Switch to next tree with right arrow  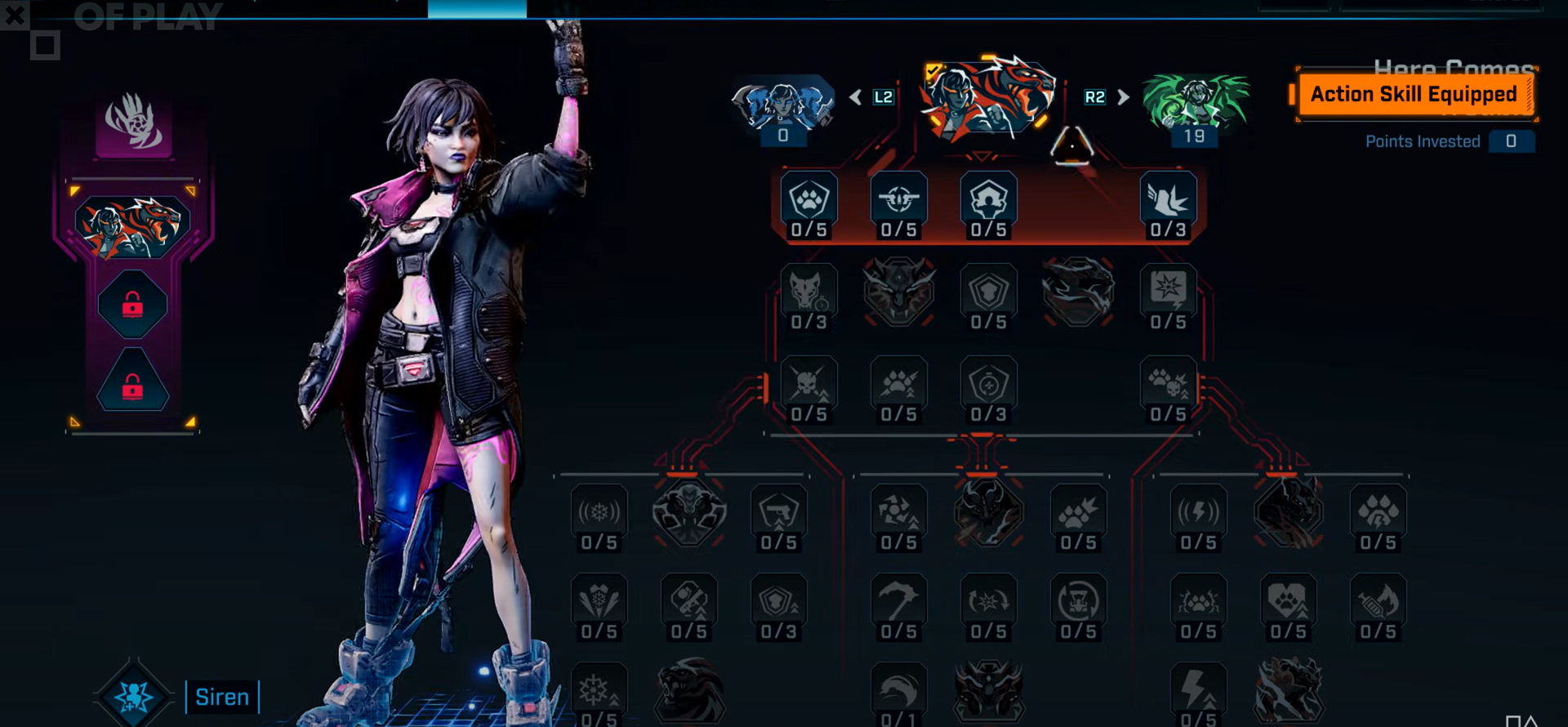1124,97
